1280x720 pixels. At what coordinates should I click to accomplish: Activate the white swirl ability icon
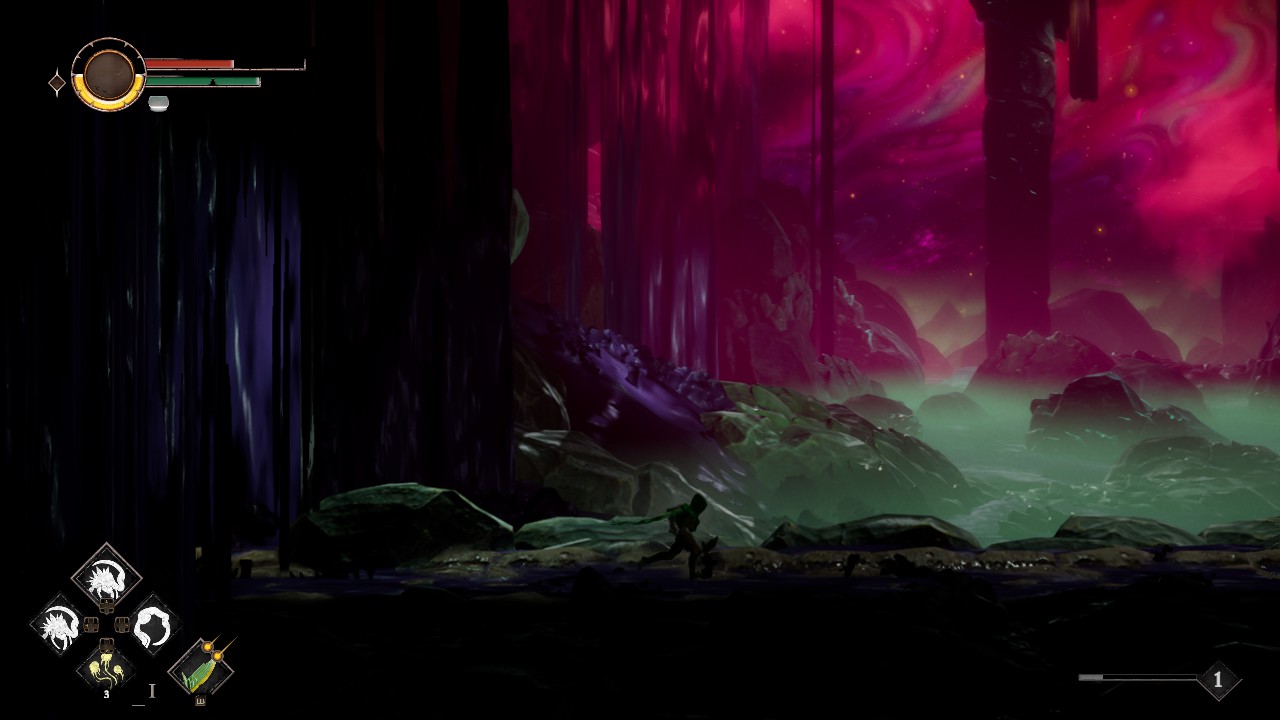[x=153, y=626]
